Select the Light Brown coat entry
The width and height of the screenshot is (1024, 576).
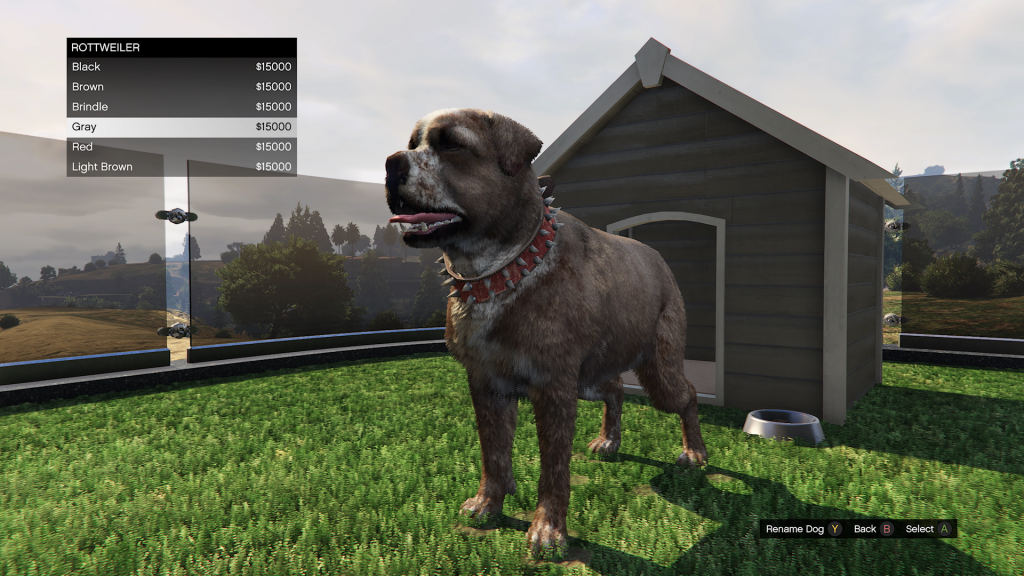point(181,167)
